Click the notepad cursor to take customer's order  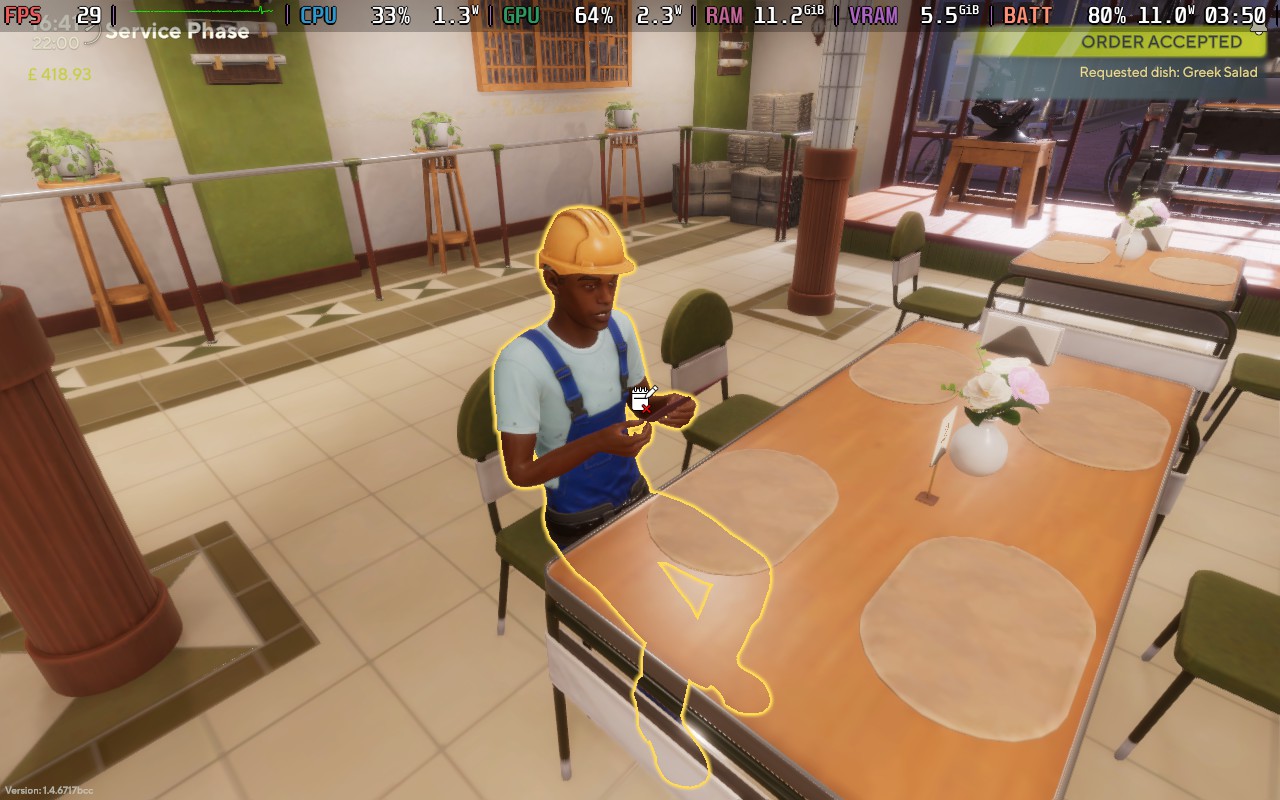pyautogui.click(x=640, y=401)
